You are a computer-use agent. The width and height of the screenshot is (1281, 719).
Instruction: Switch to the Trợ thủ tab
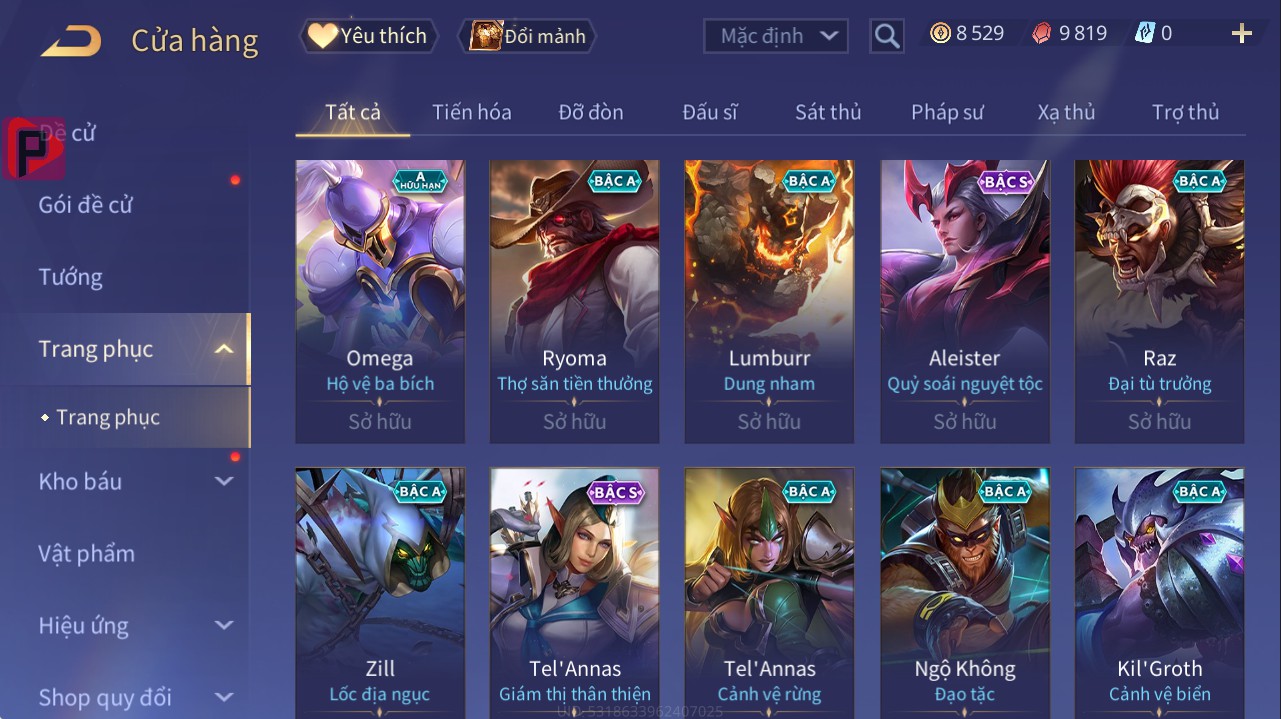click(x=1185, y=112)
